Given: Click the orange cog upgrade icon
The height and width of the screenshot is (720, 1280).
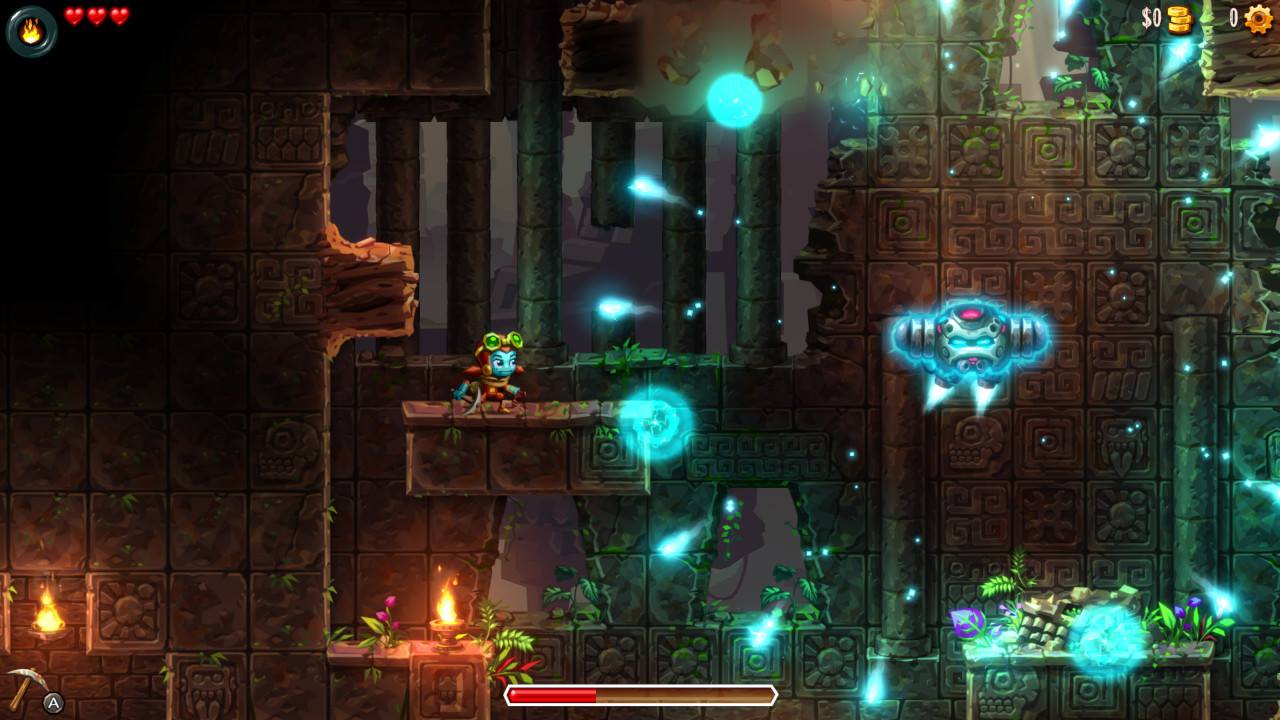Looking at the screenshot, I should tap(1258, 19).
